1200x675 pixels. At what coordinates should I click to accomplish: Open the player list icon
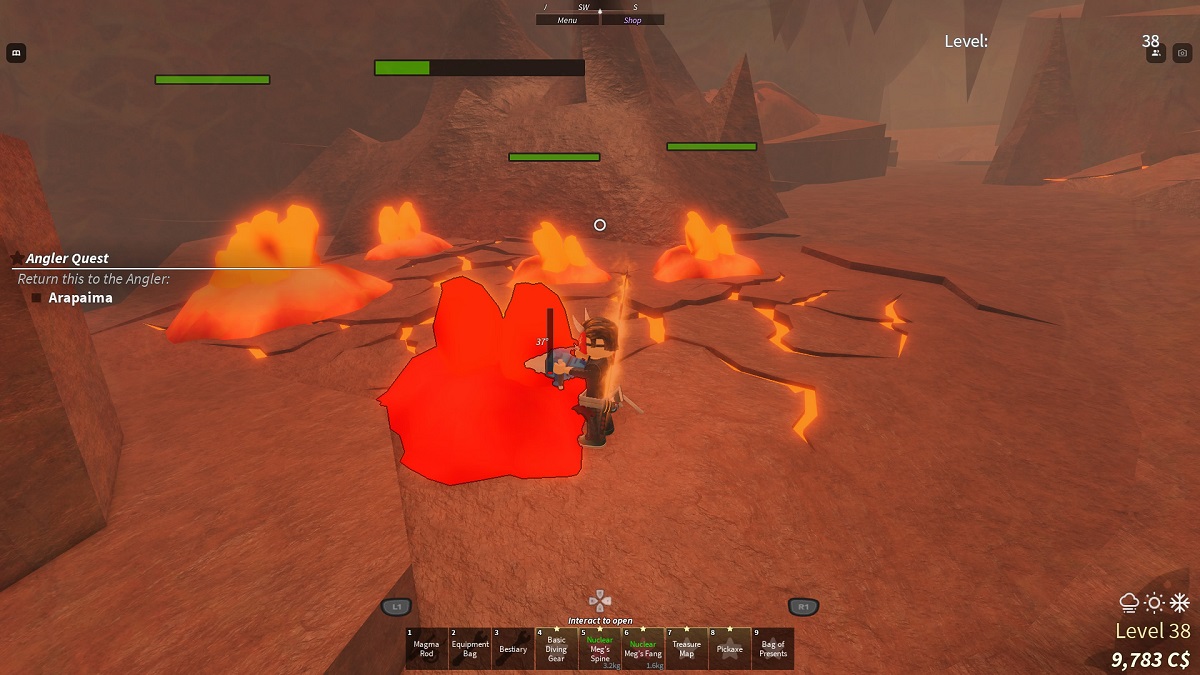1157,53
